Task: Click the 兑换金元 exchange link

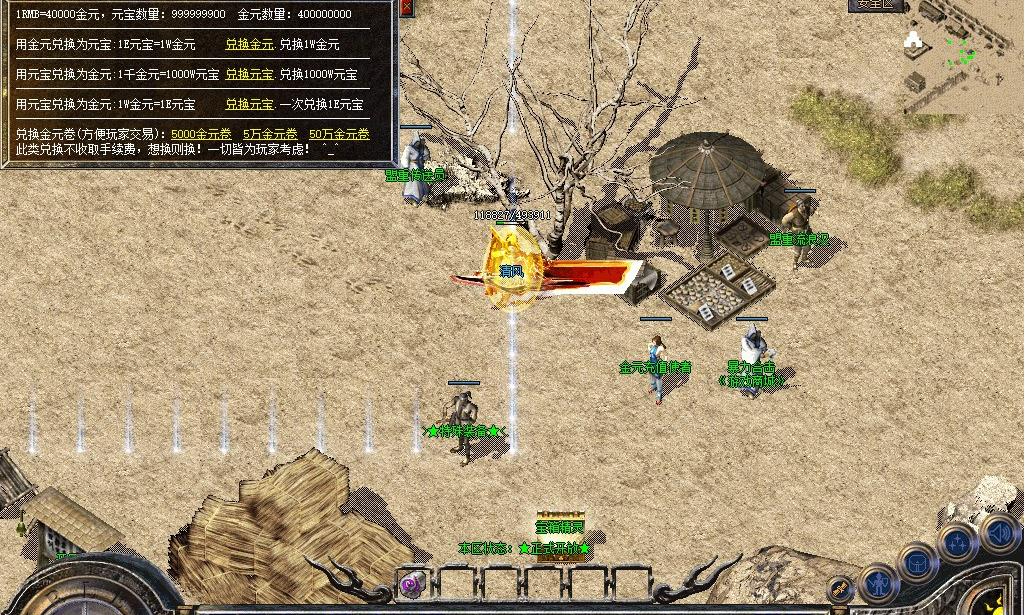Action: pos(248,45)
